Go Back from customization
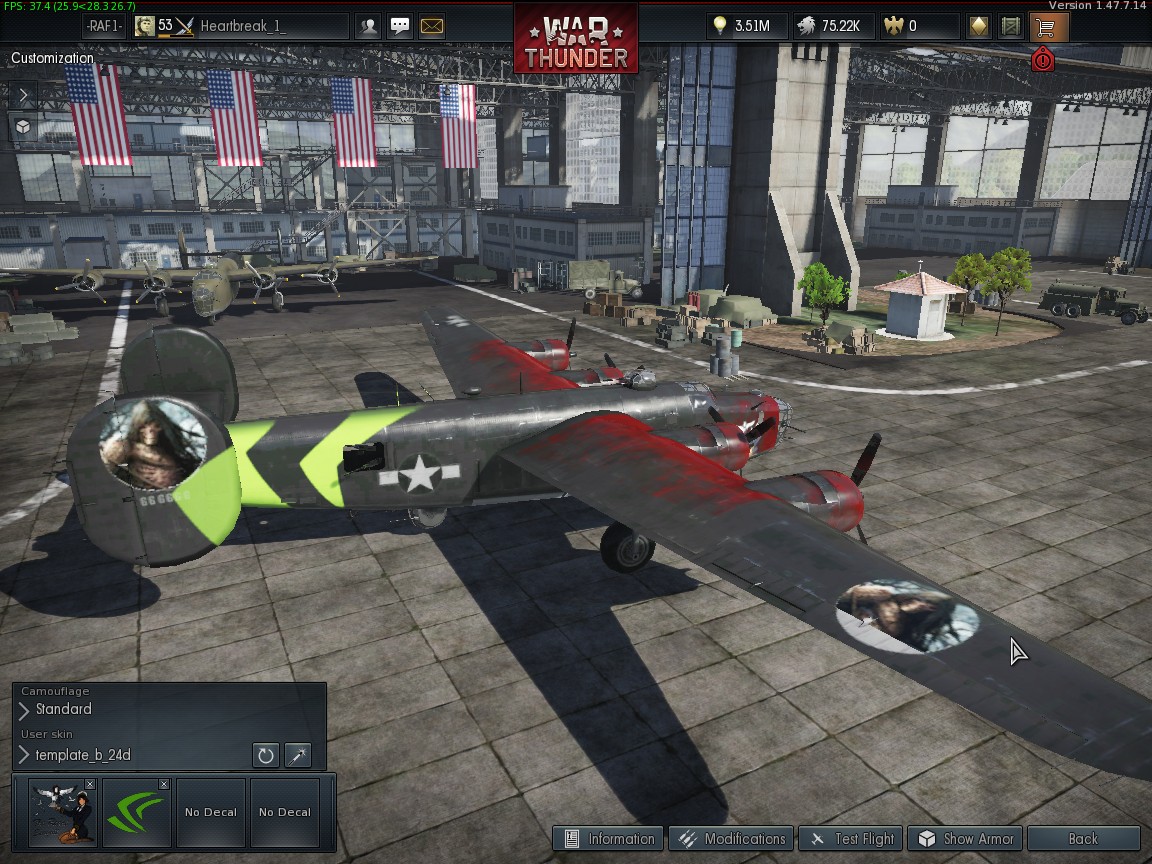Image resolution: width=1152 pixels, height=864 pixels. point(1083,839)
